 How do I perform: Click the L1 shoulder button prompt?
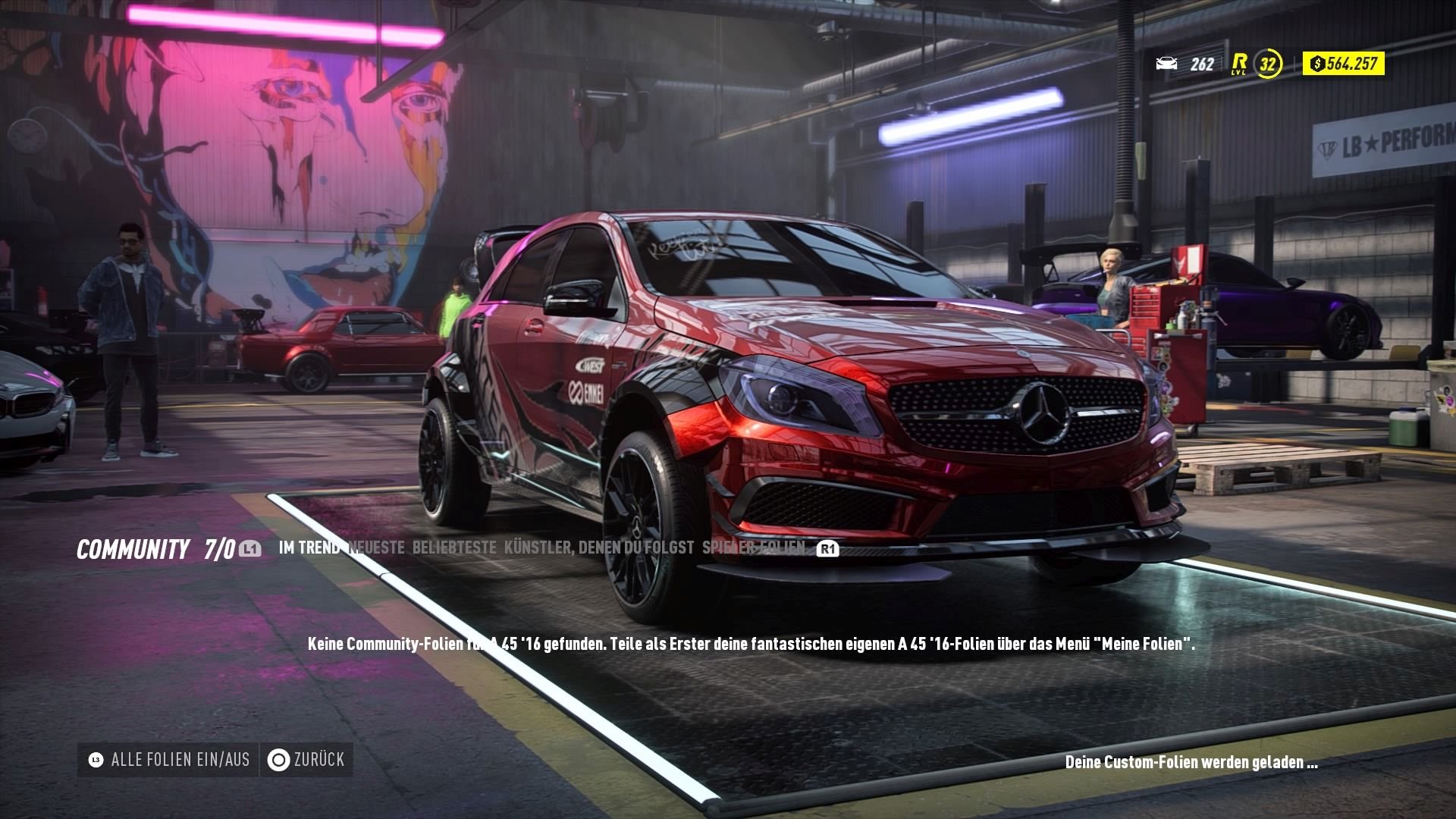(250, 548)
